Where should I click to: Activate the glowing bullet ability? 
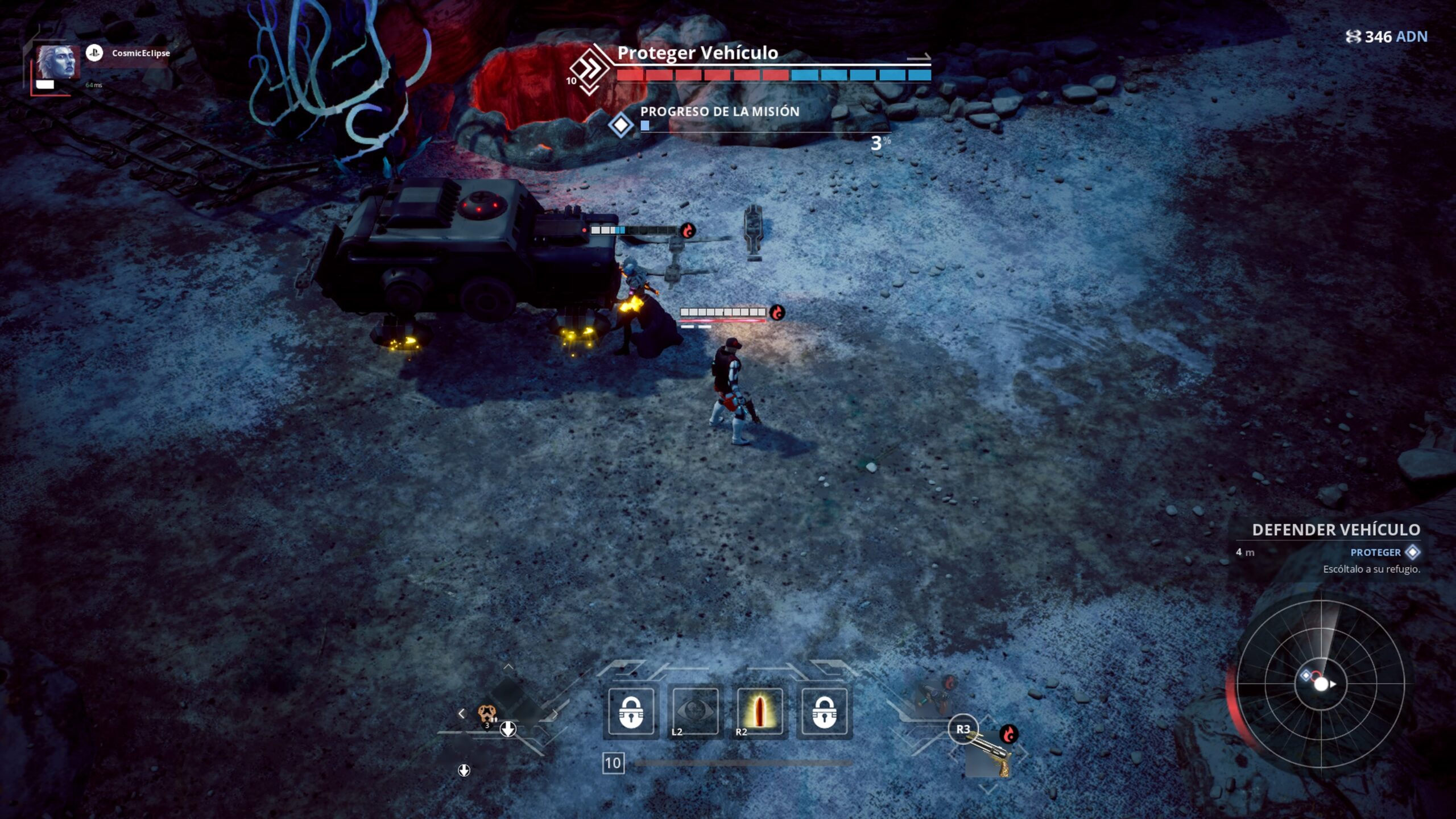click(x=759, y=711)
